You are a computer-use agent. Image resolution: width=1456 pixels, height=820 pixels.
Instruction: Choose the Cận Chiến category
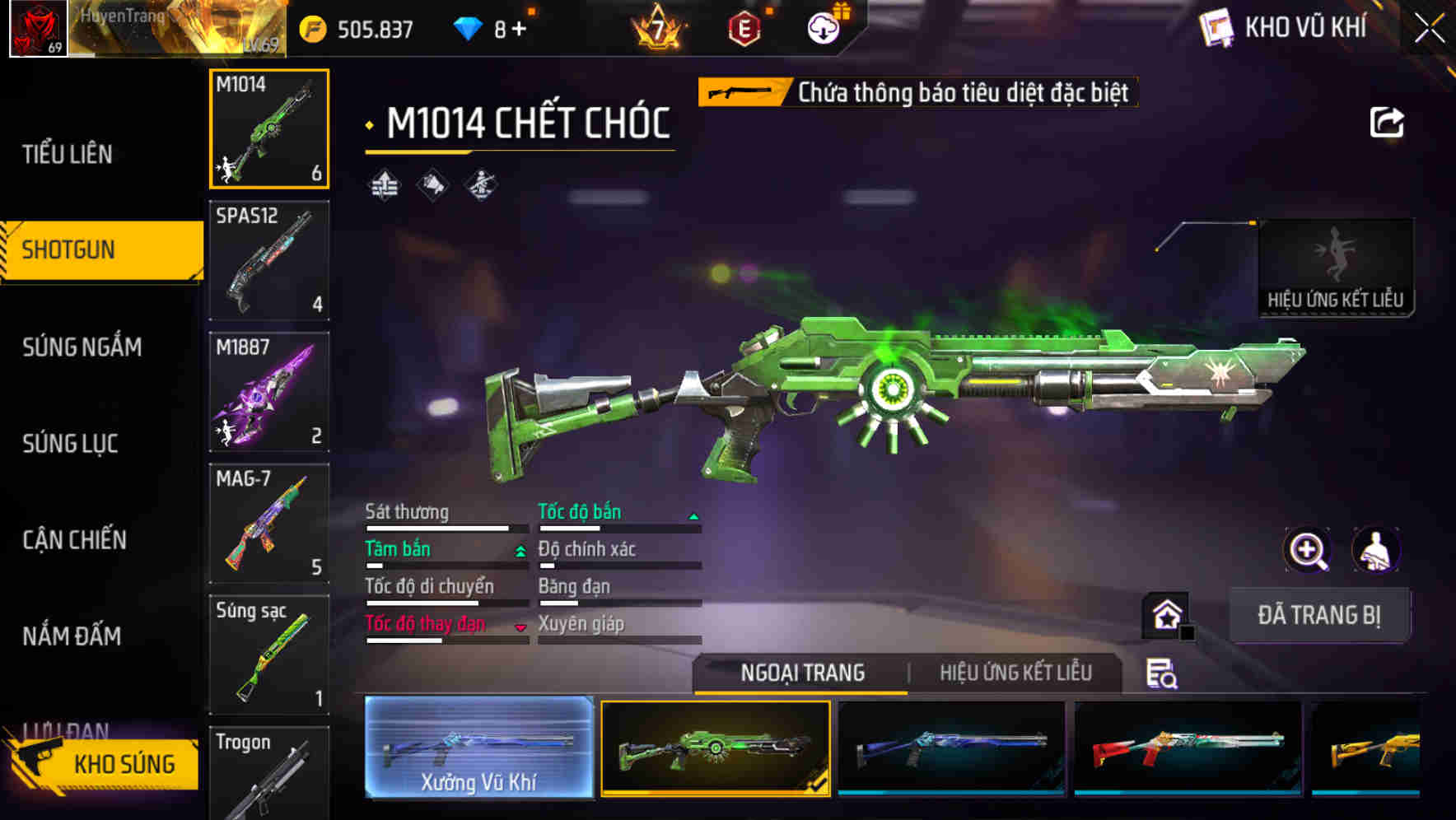[75, 540]
